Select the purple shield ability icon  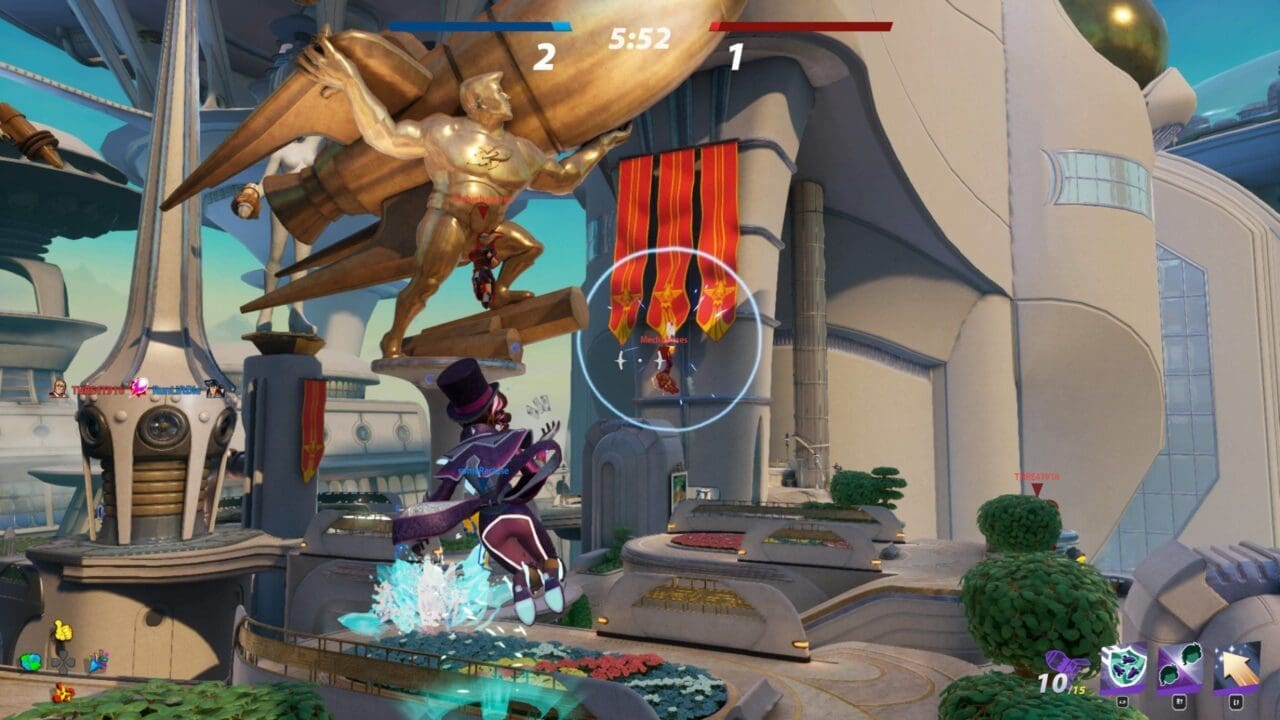(x=1123, y=668)
